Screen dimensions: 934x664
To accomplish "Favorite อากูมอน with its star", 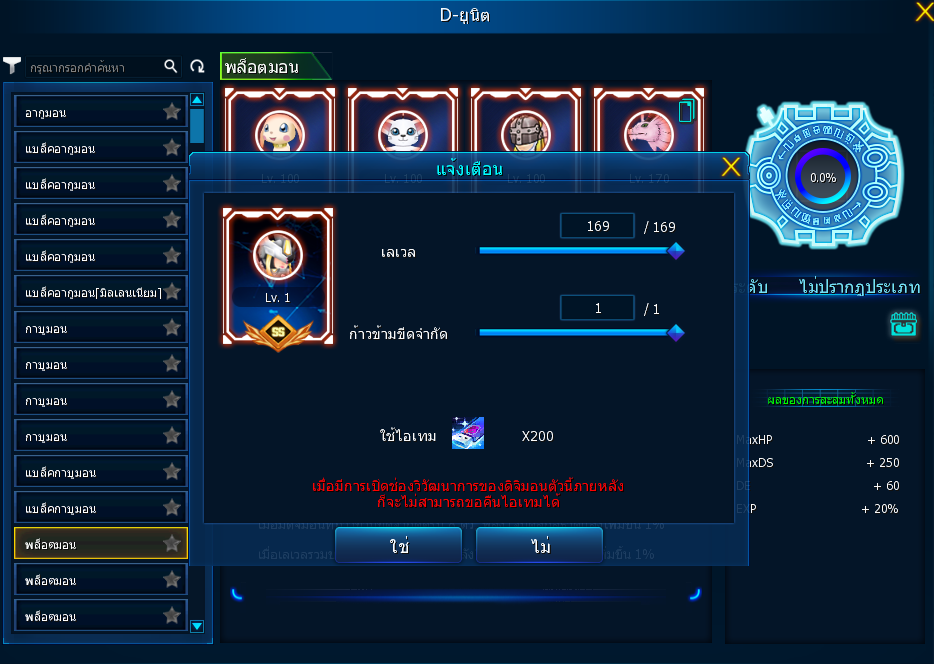I will (172, 111).
